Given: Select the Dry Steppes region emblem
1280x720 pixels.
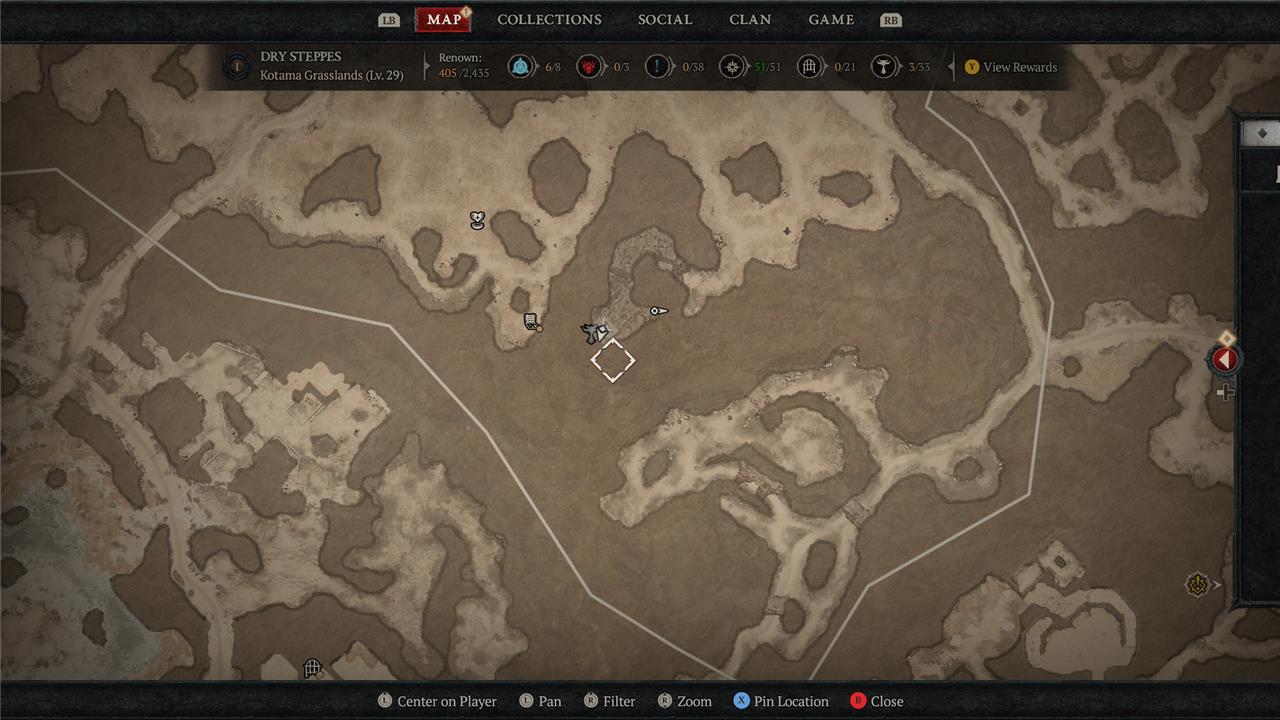Looking at the screenshot, I should [x=237, y=67].
